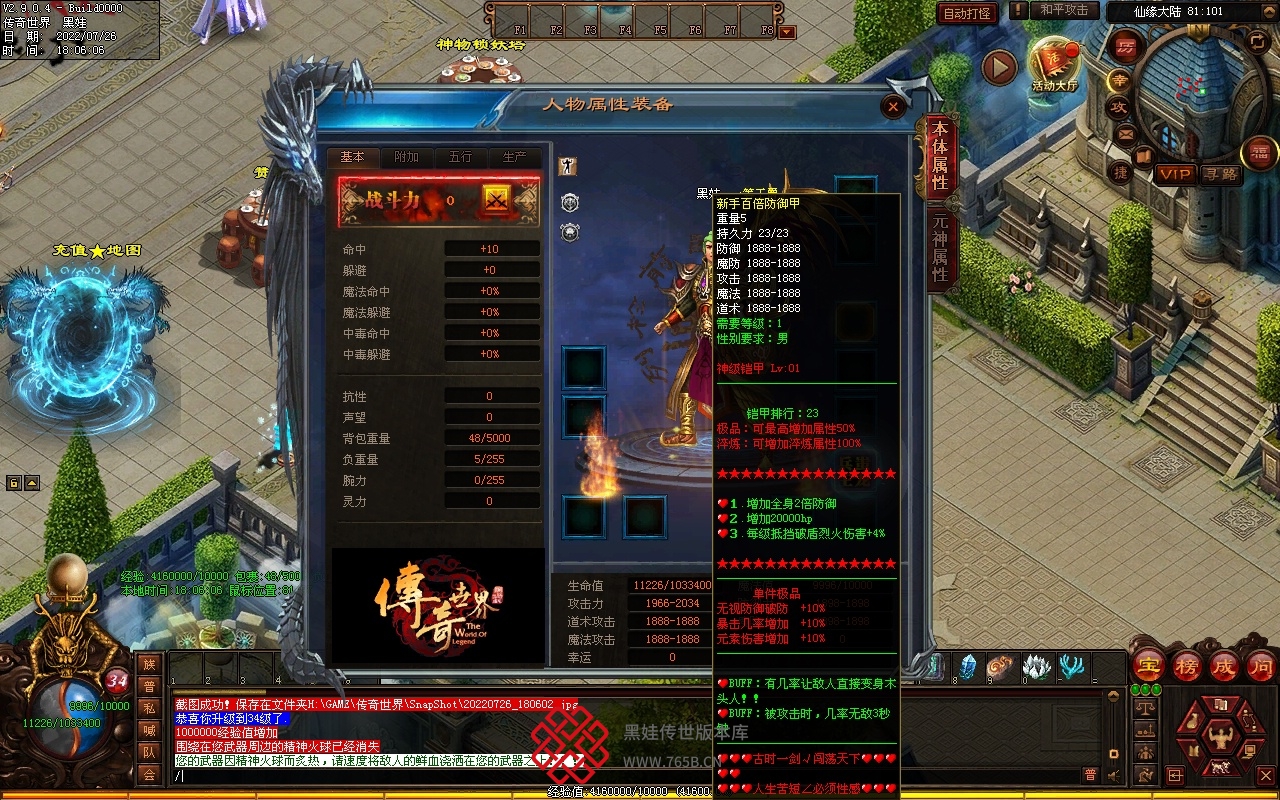Open the VIP panel
Image resolution: width=1280 pixels, height=800 pixels.
1175,174
